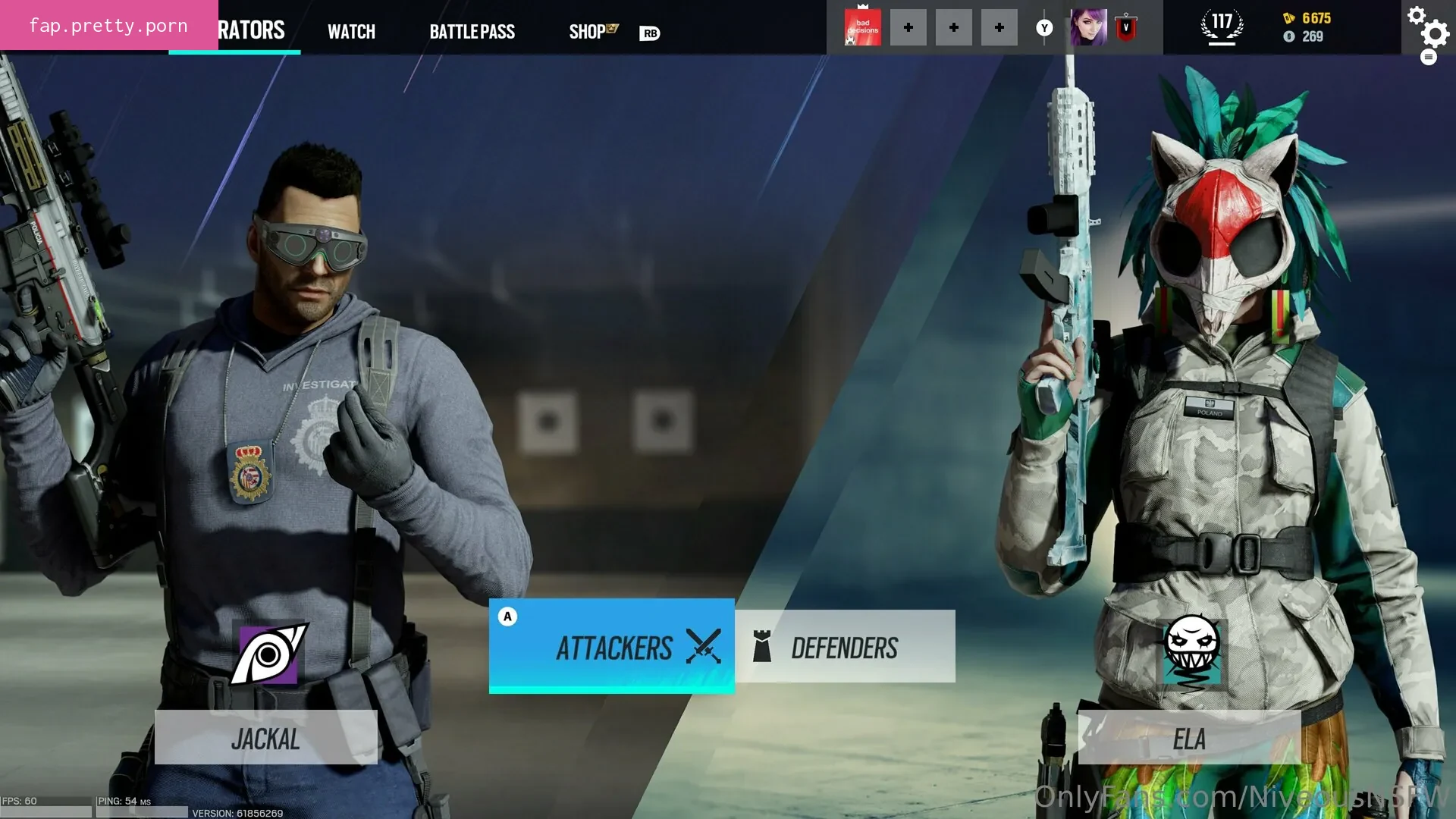Image resolution: width=1456 pixels, height=819 pixels.
Task: Open the Battle Pass tab
Action: point(472,31)
